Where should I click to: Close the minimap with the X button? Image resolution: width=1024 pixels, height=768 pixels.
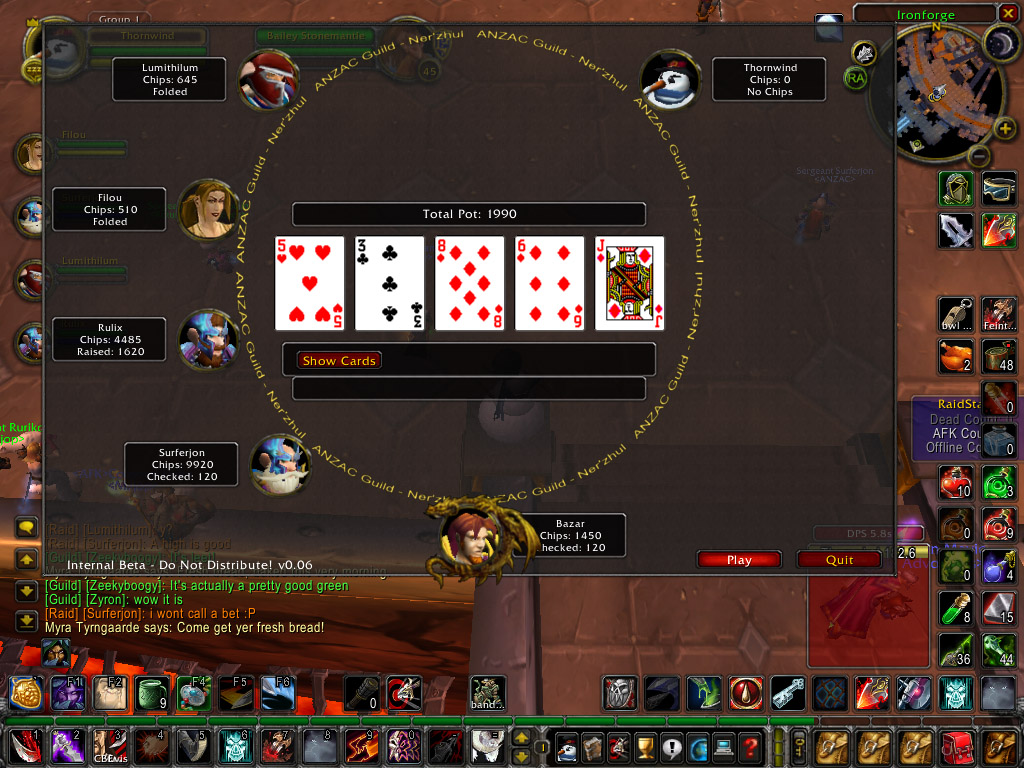[1008, 14]
